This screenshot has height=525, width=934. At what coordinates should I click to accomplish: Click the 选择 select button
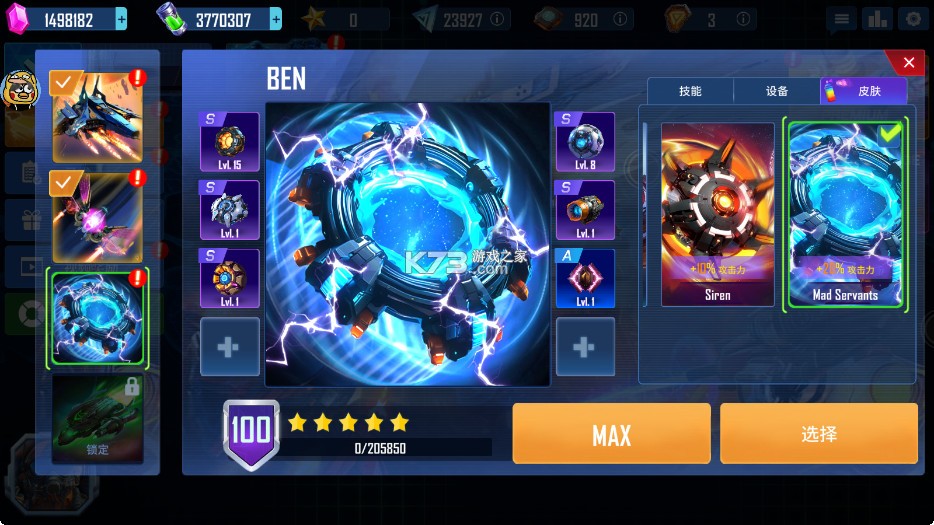pyautogui.click(x=818, y=434)
